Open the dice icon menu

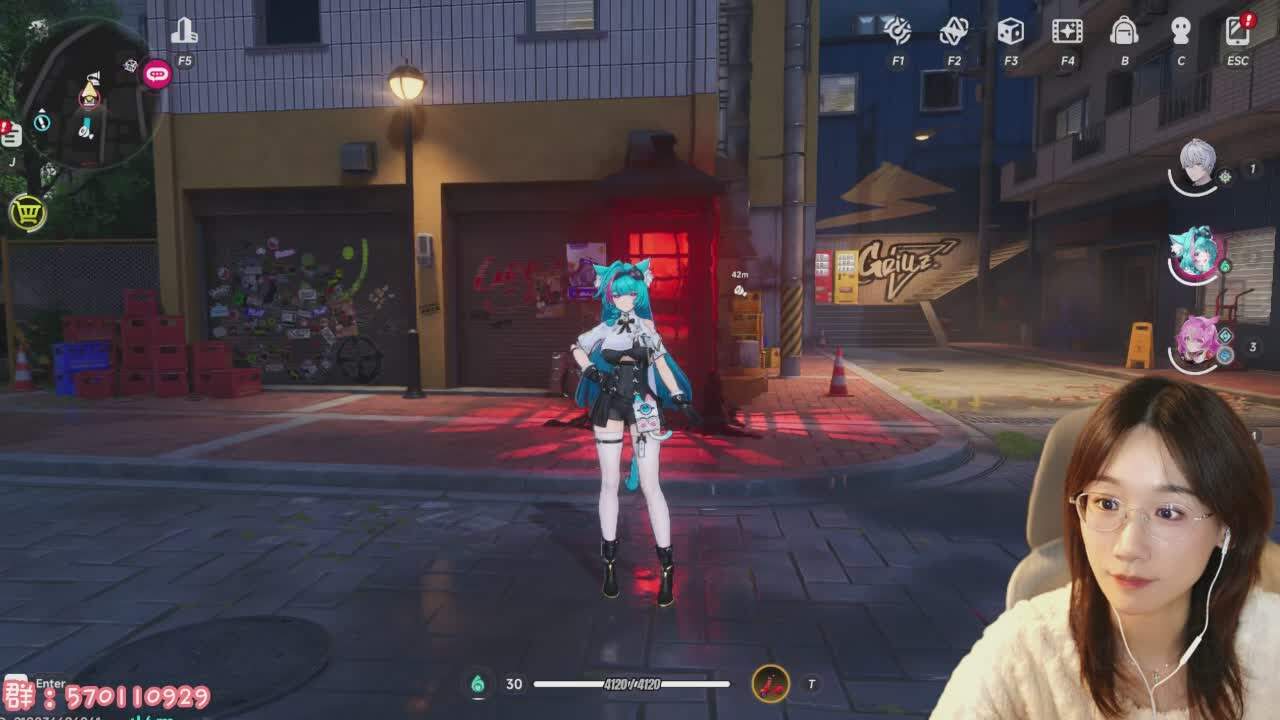pyautogui.click(x=1010, y=31)
